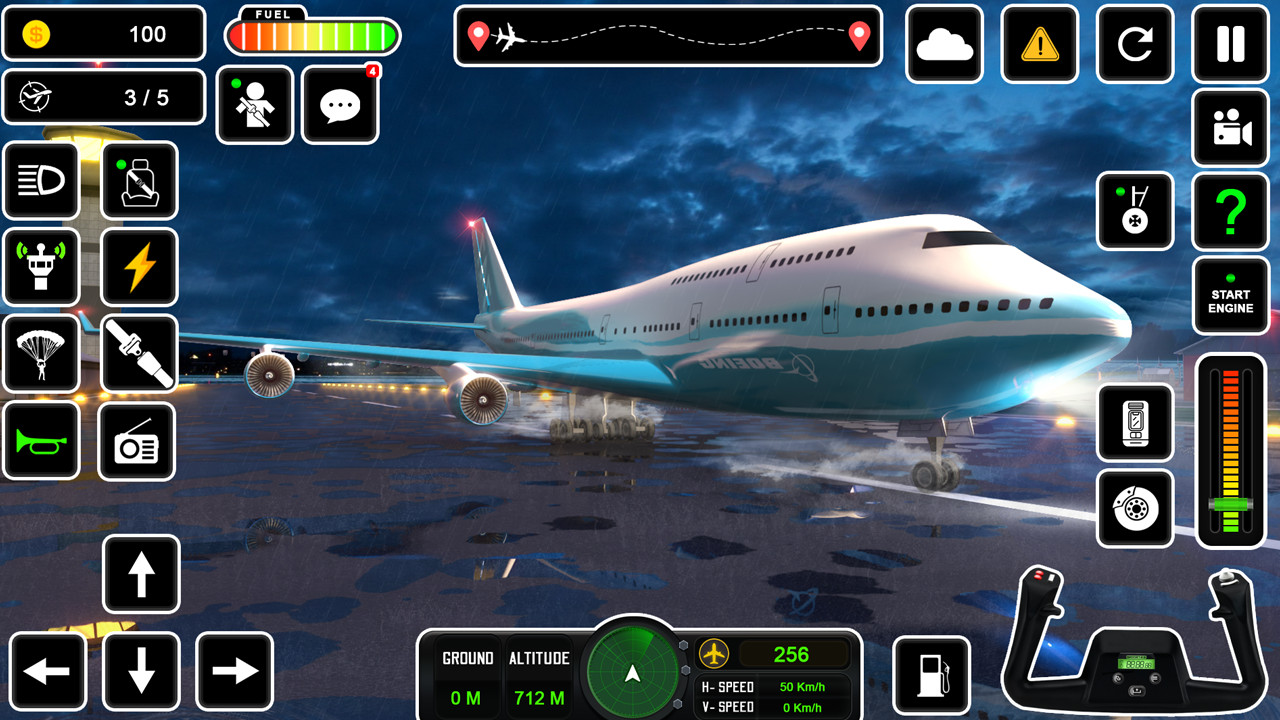Viewport: 1280px width, 720px height.
Task: Toggle the airplane headlights
Action: (x=41, y=181)
